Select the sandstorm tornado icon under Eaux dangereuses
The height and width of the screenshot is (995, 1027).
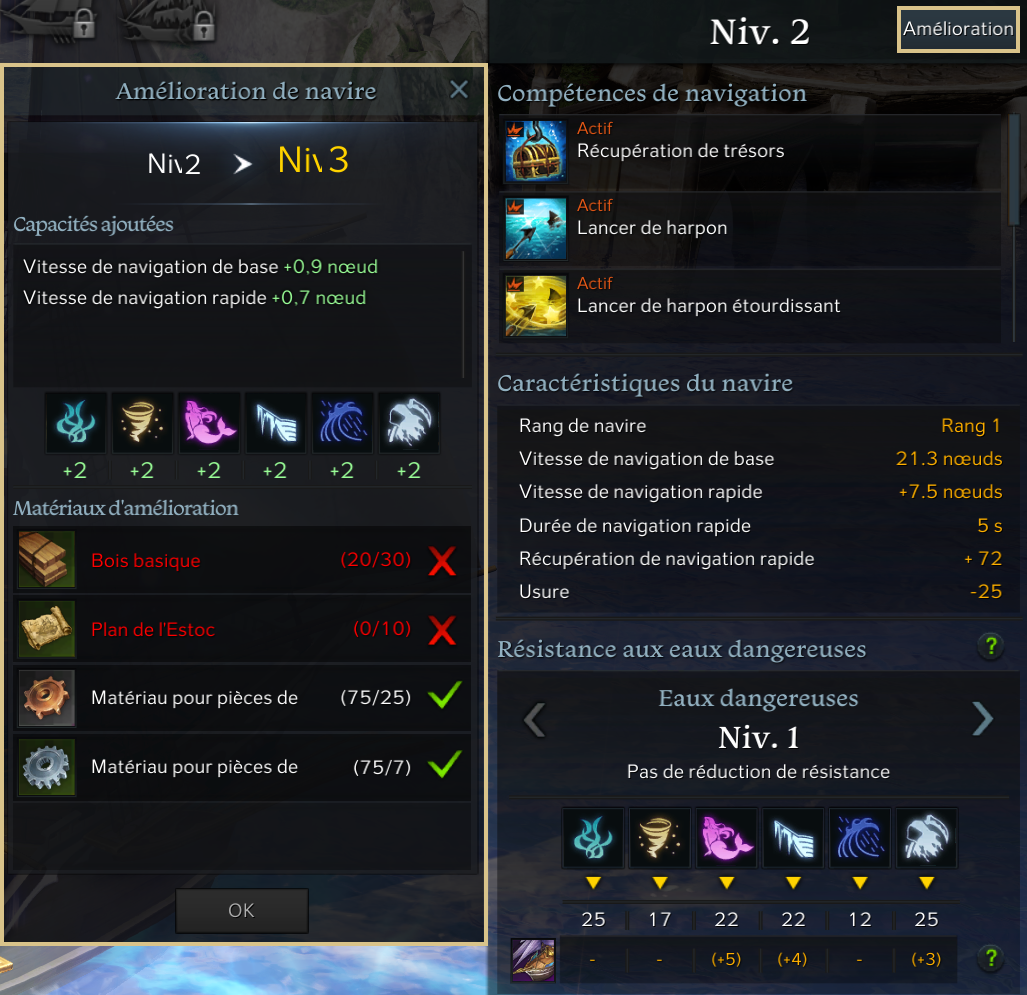(659, 838)
